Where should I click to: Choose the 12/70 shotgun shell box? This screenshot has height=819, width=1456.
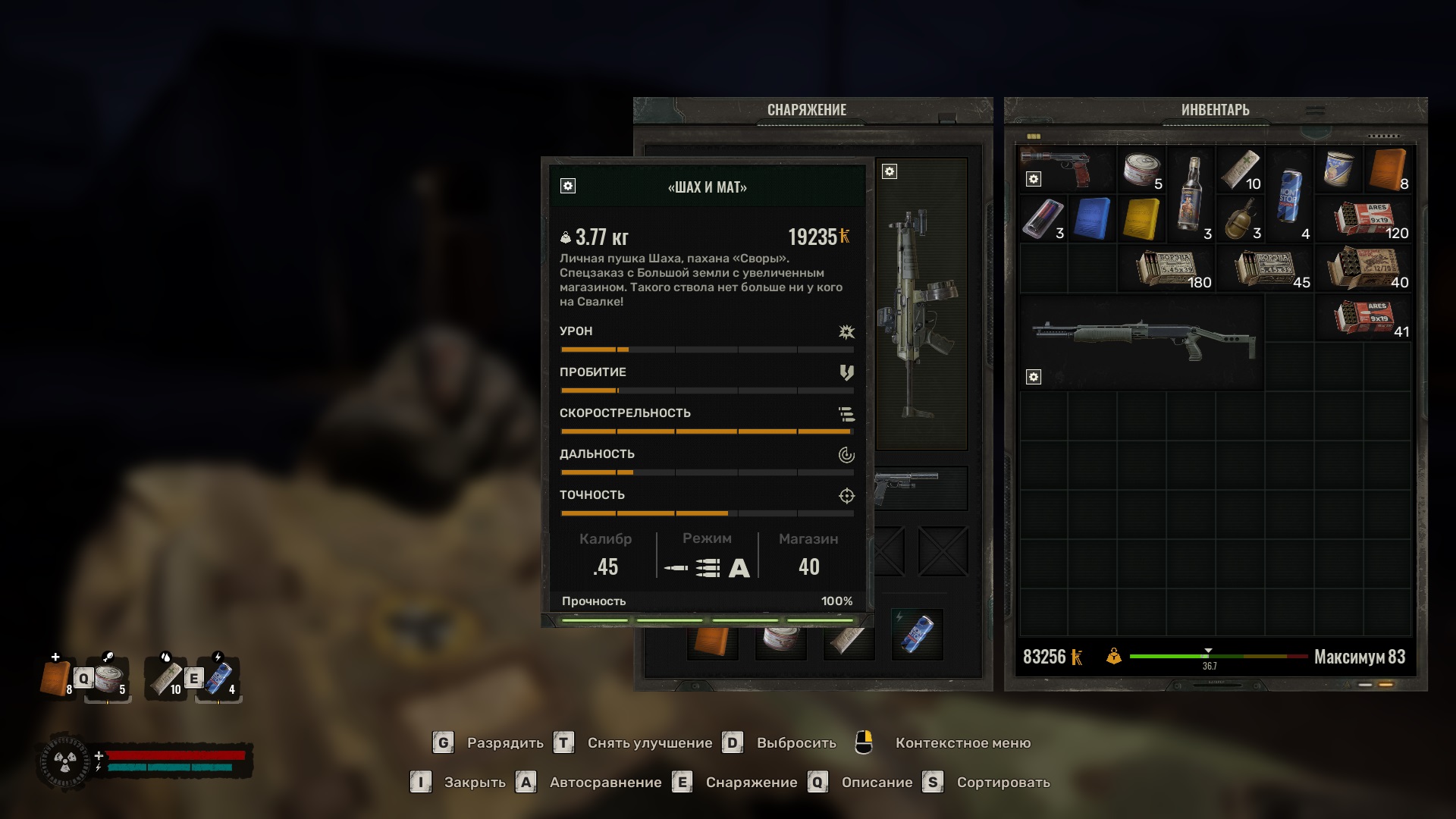click(1363, 268)
